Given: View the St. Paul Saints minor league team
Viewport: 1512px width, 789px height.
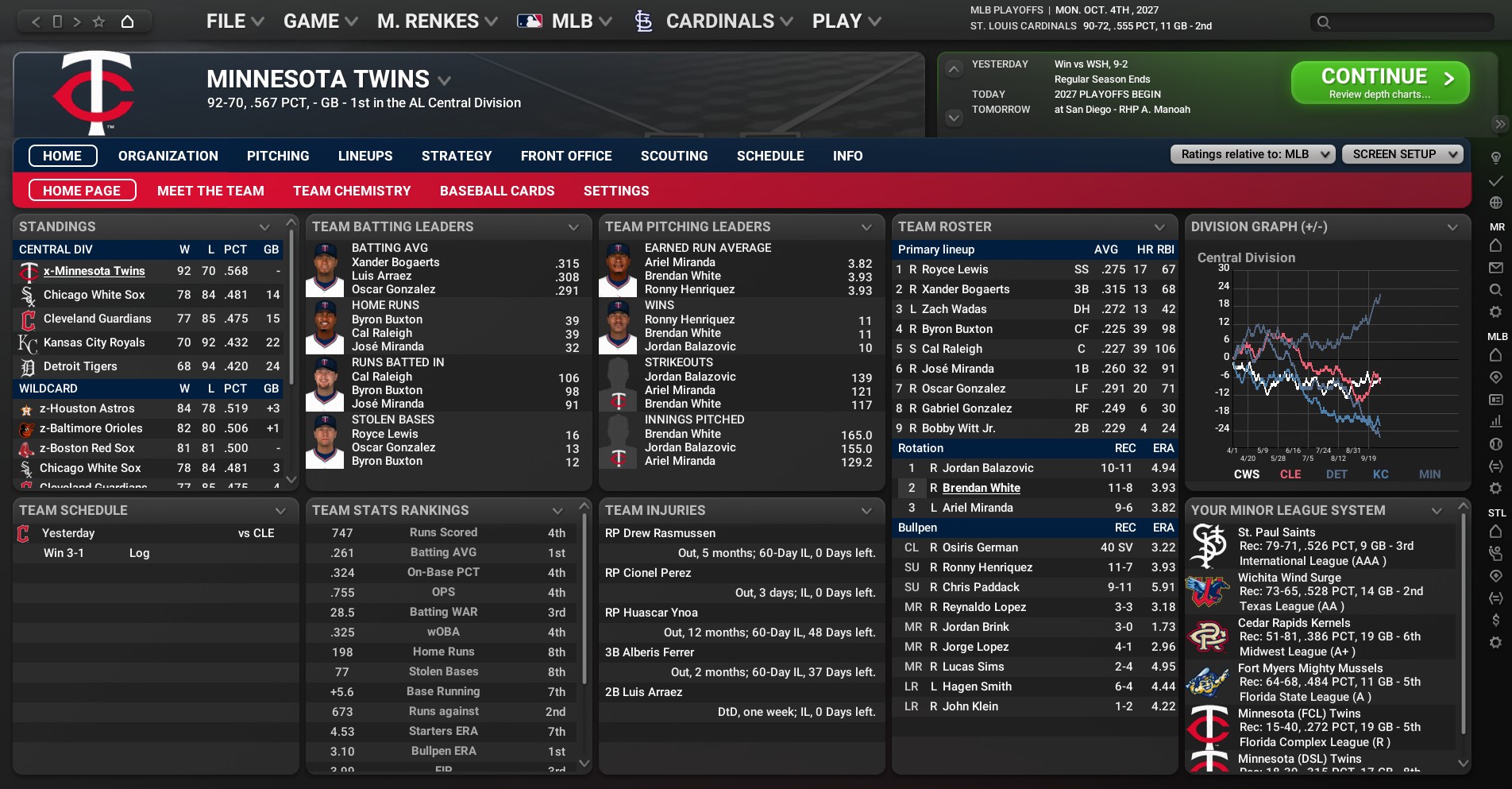Looking at the screenshot, I should (1276, 532).
